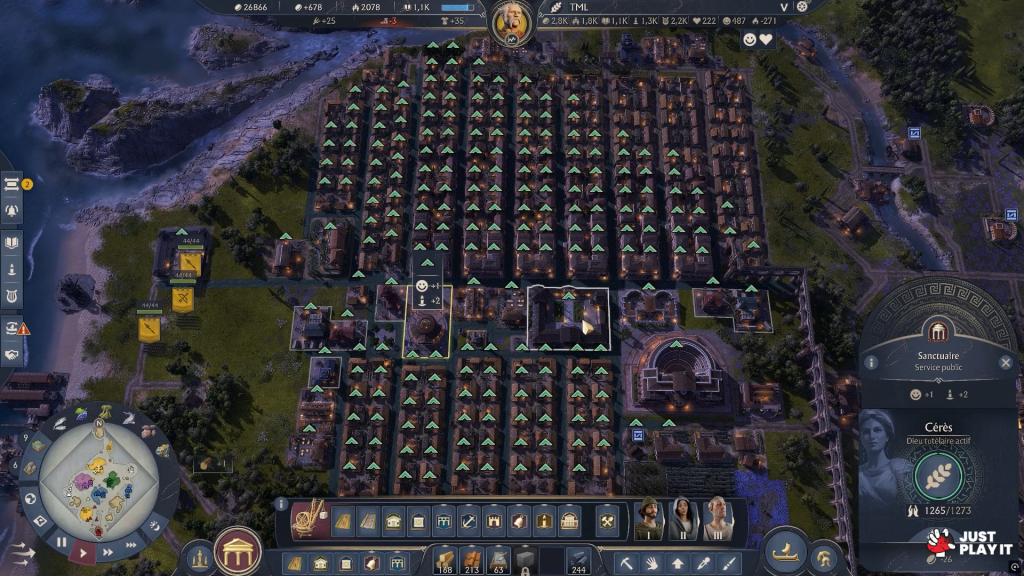This screenshot has height=576, width=1024.
Task: Select the tier III citizen portrait
Action: pyautogui.click(x=717, y=519)
